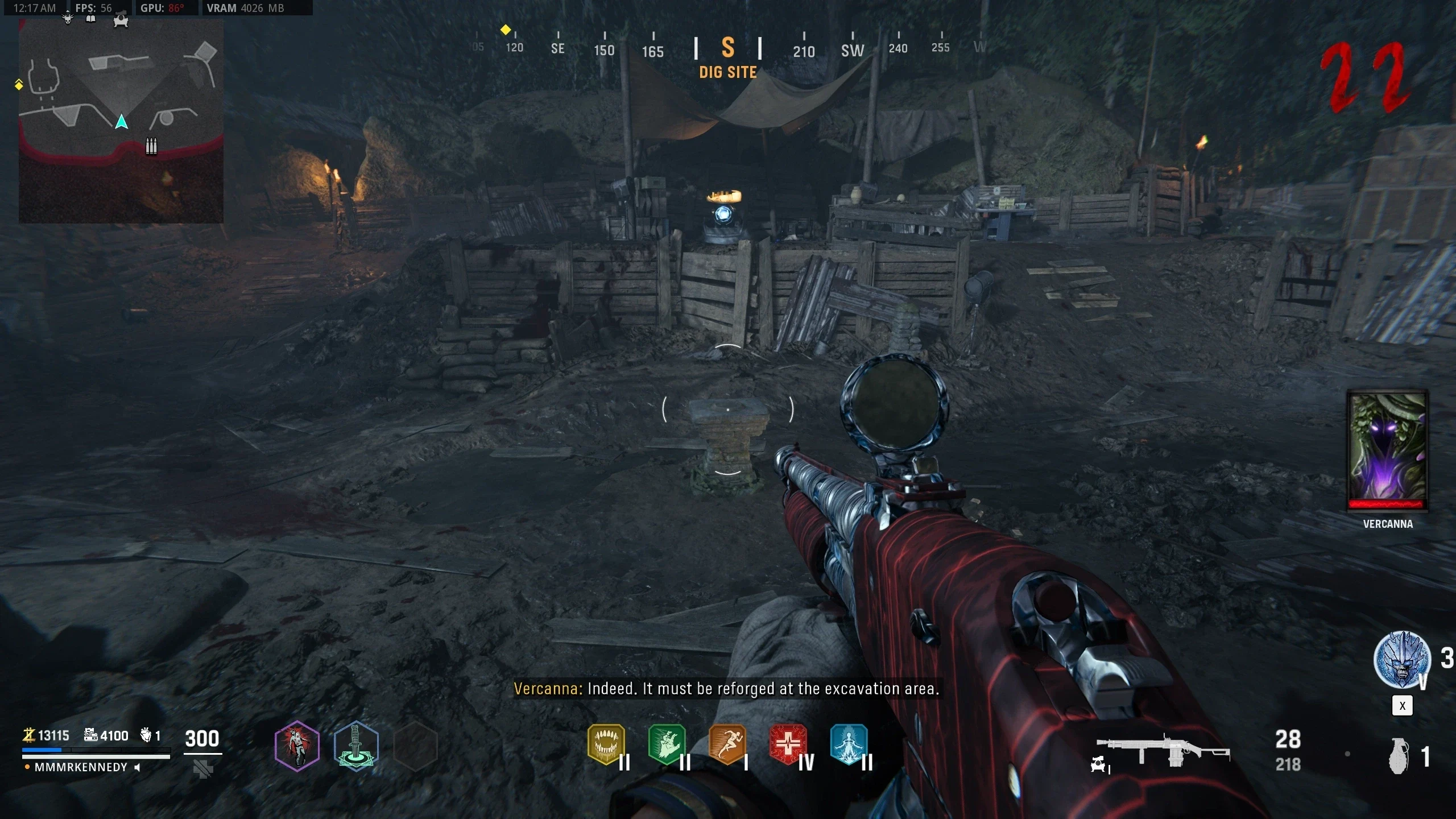Screen dimensions: 1456x819
Task: Select the horned skull icon above minimap
Action: pos(68,18)
